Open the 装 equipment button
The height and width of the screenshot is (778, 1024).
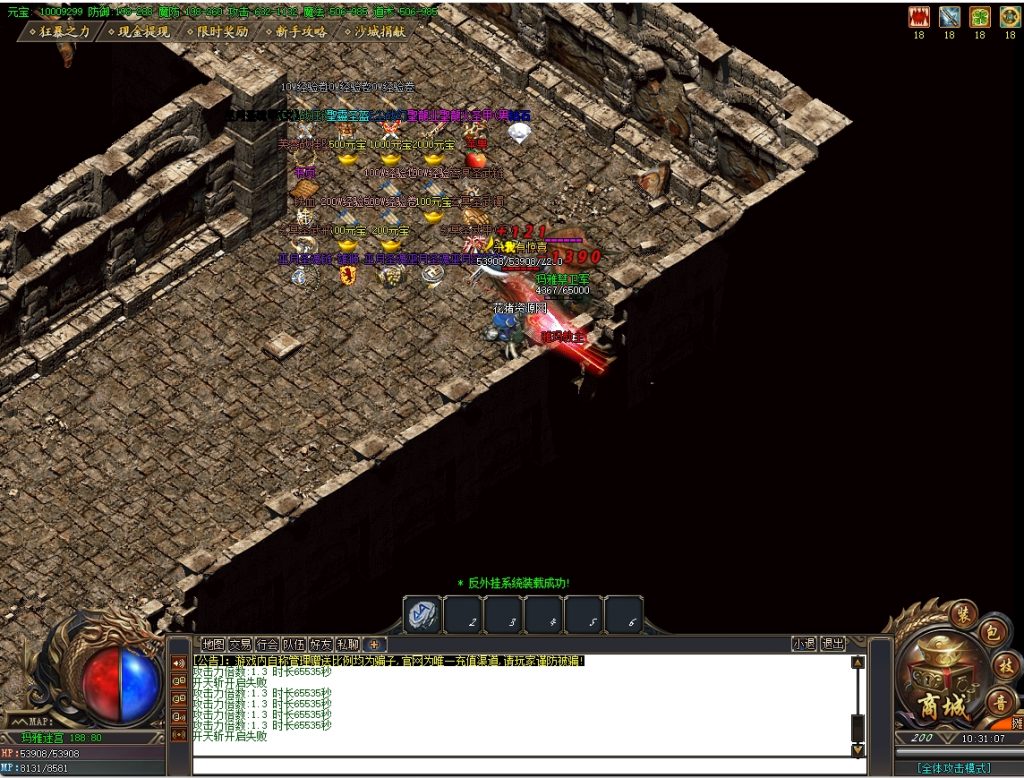[963, 612]
